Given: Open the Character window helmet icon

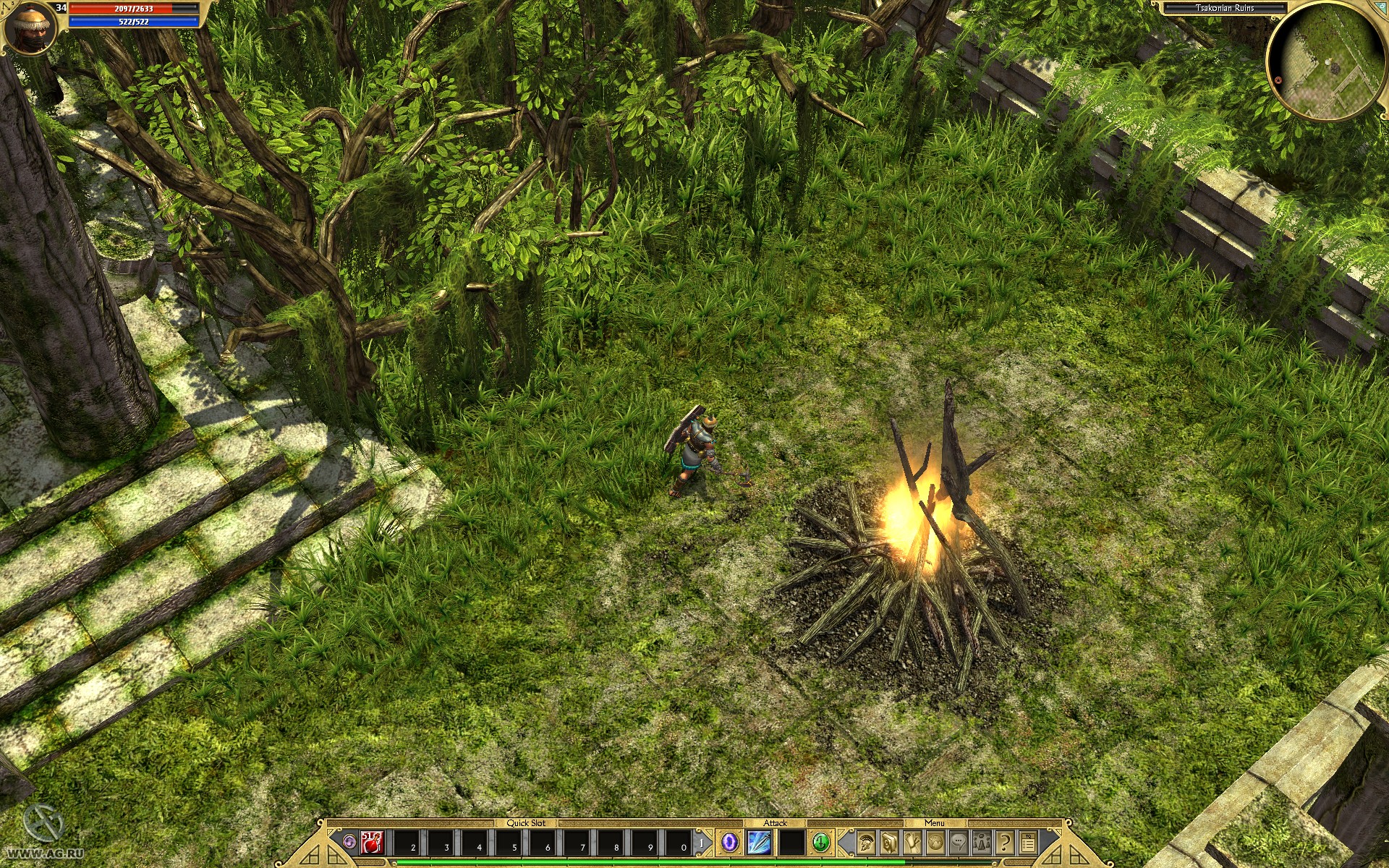Looking at the screenshot, I should coord(866,844).
